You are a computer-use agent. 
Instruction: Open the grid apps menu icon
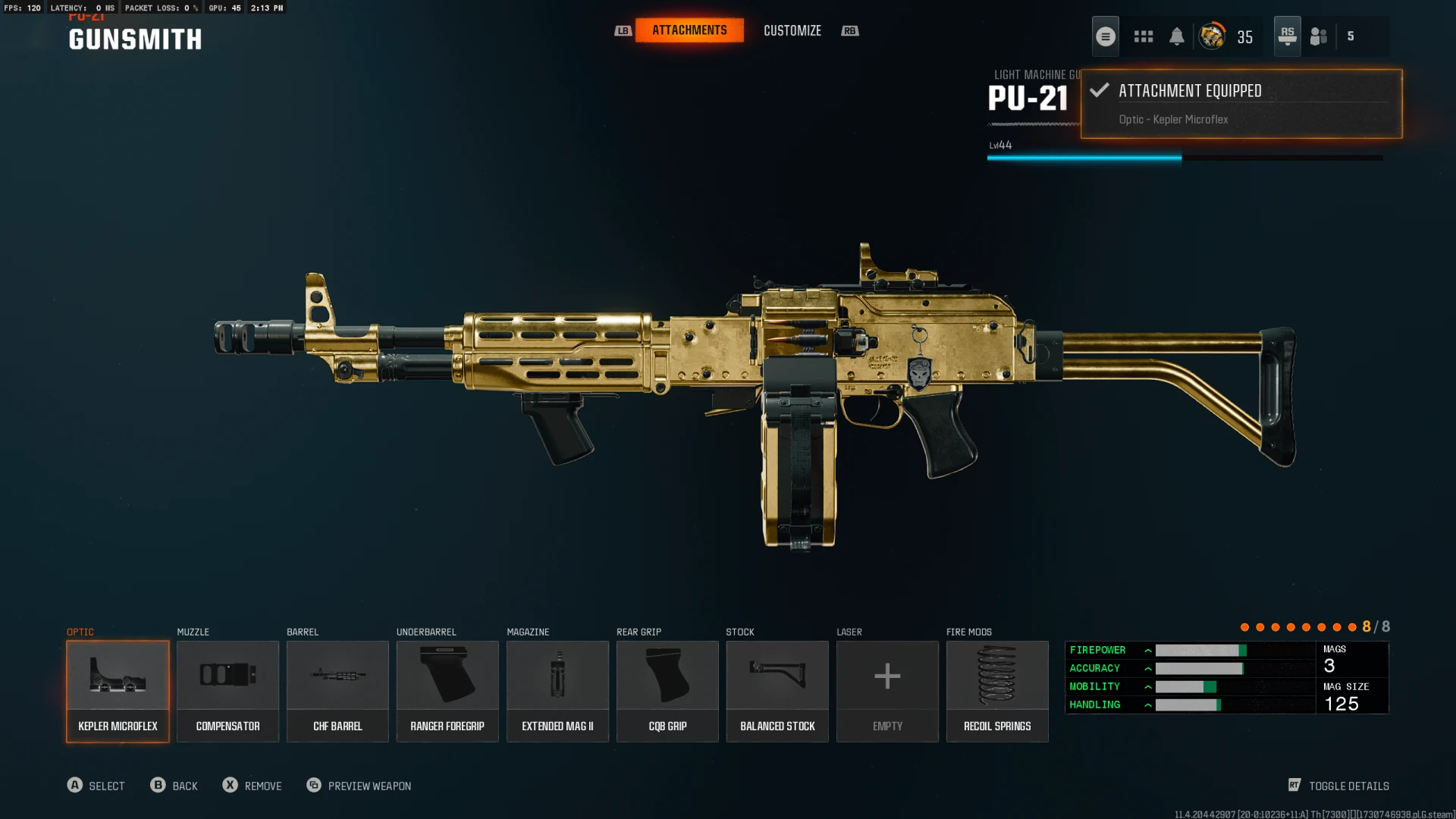click(1144, 36)
